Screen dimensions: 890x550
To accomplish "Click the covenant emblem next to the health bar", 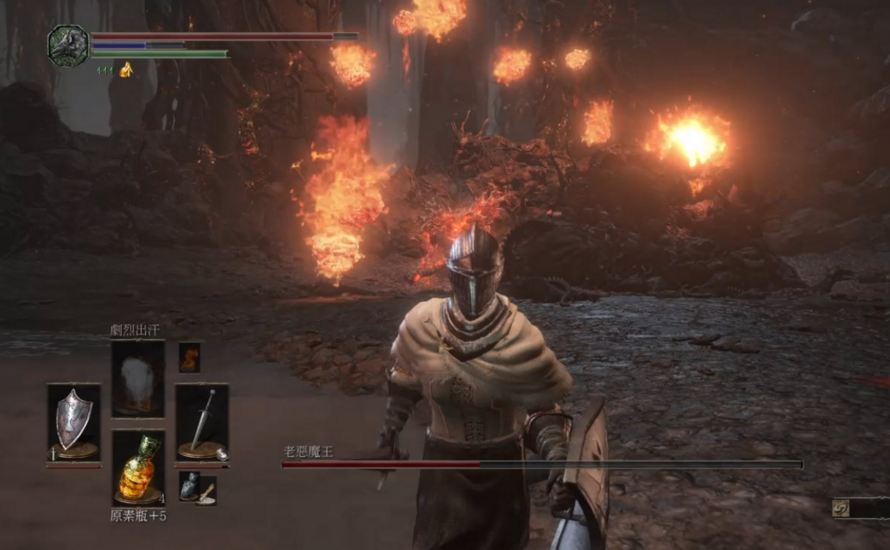I will 68,45.
